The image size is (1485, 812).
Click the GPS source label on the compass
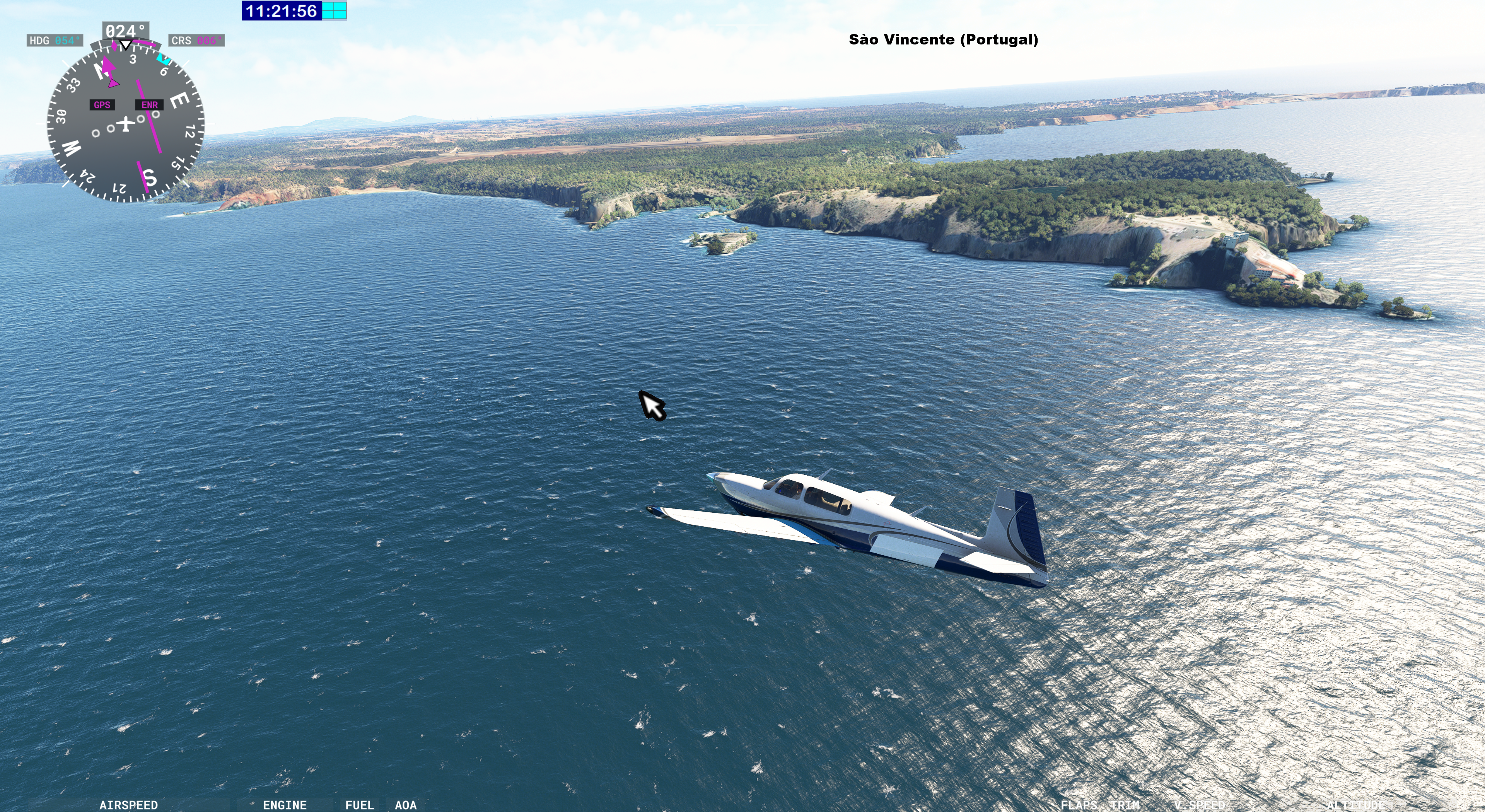pos(102,105)
